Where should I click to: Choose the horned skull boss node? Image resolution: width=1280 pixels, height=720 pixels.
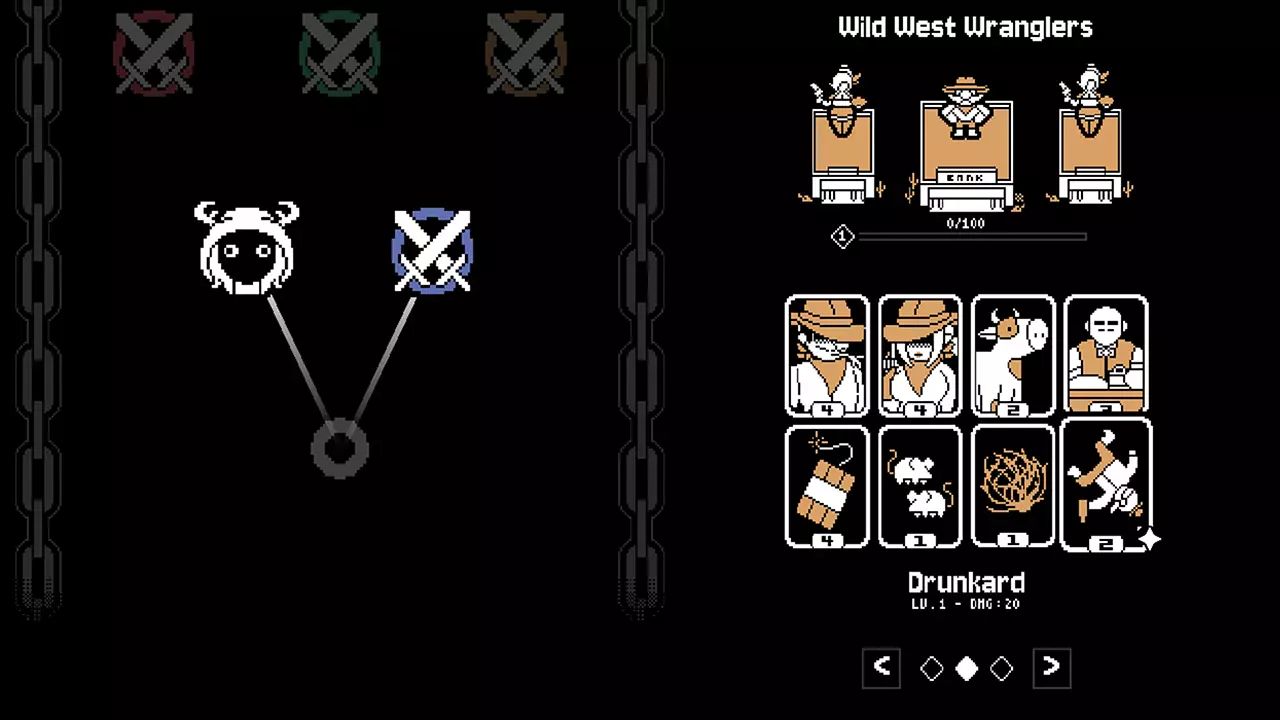[246, 249]
